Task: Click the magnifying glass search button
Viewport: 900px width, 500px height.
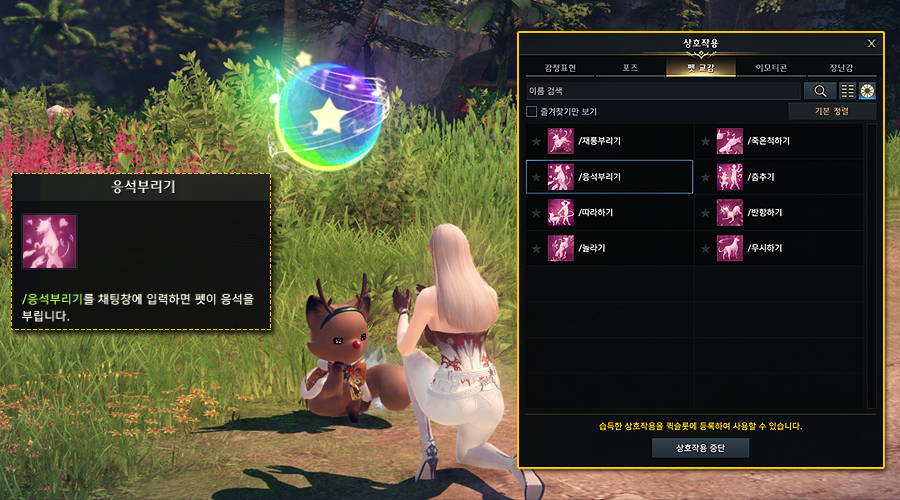Action: click(819, 91)
